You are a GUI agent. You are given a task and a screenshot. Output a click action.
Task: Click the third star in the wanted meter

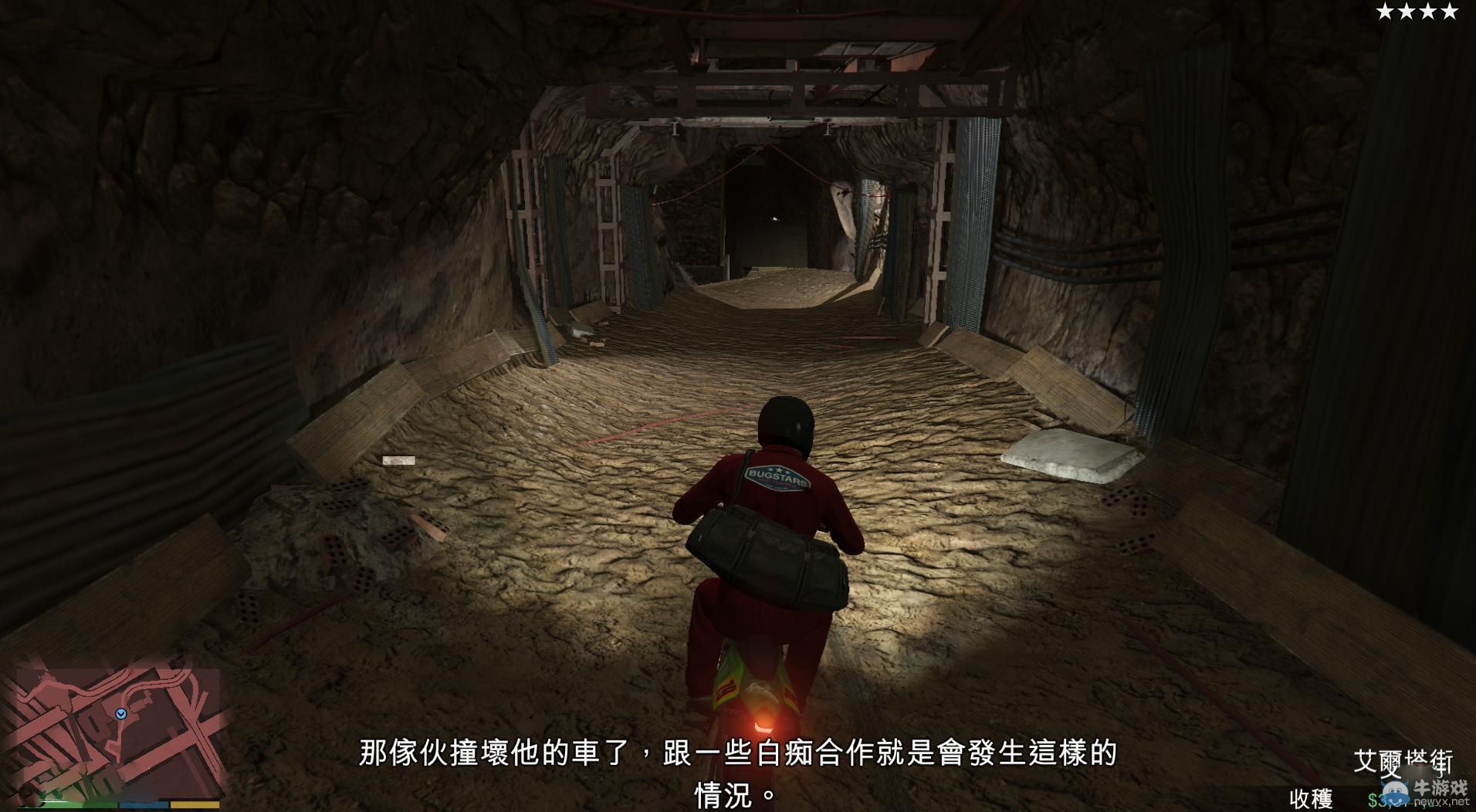coord(1430,12)
